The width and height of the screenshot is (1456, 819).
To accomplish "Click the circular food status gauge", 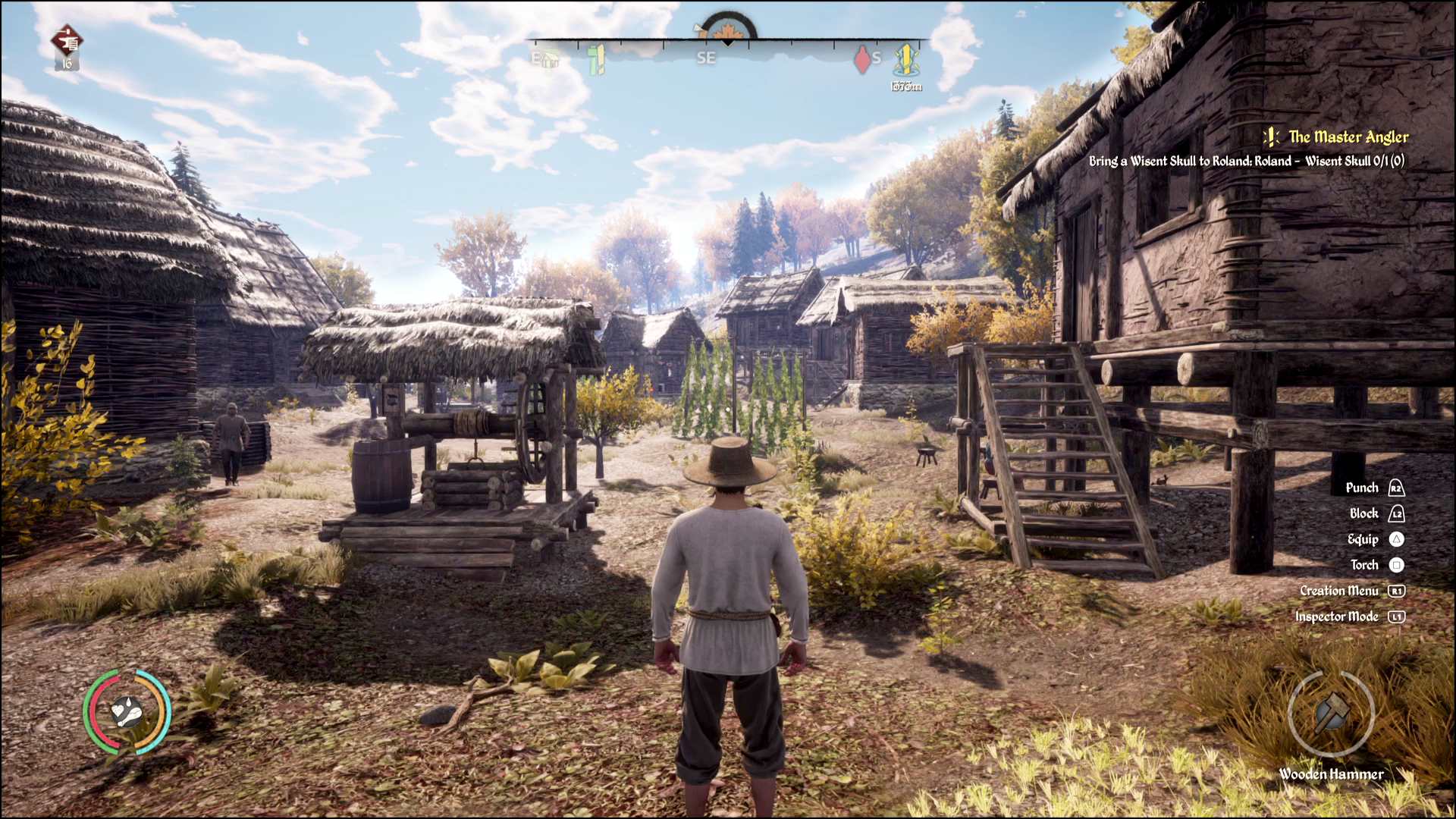I will point(127,712).
